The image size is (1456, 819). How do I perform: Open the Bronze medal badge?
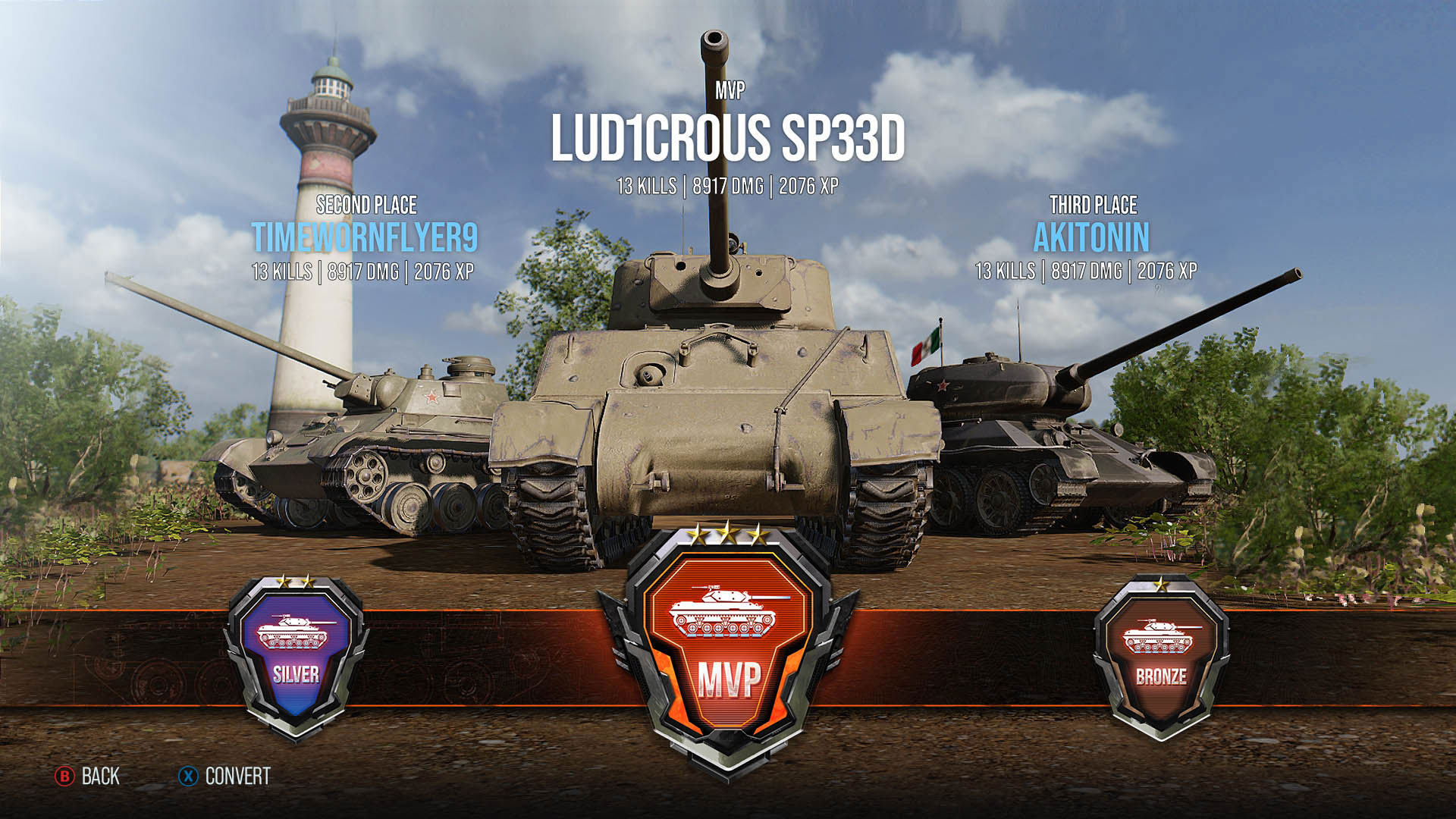[x=1160, y=656]
